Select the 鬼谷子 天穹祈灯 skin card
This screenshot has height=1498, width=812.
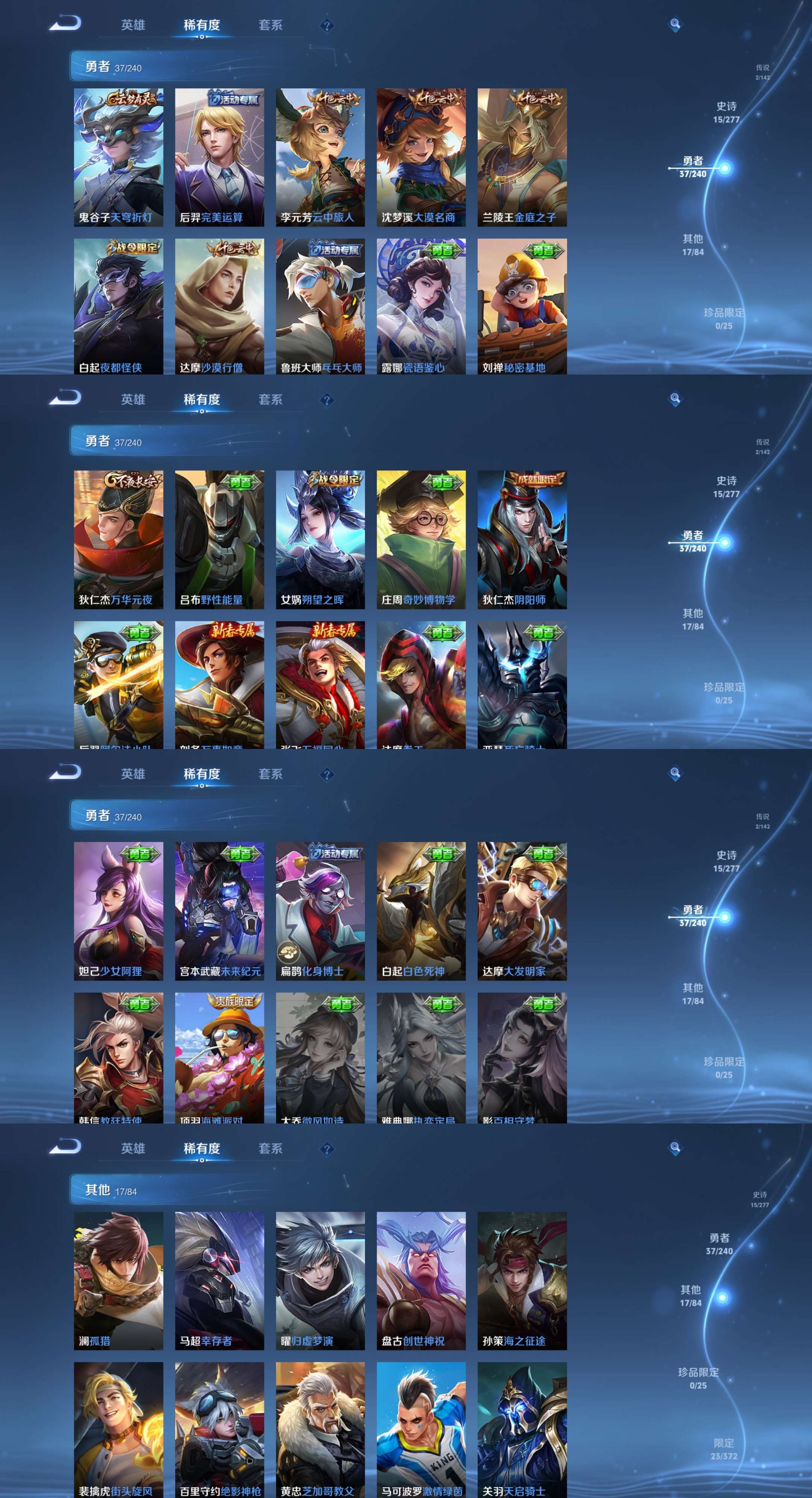(118, 157)
